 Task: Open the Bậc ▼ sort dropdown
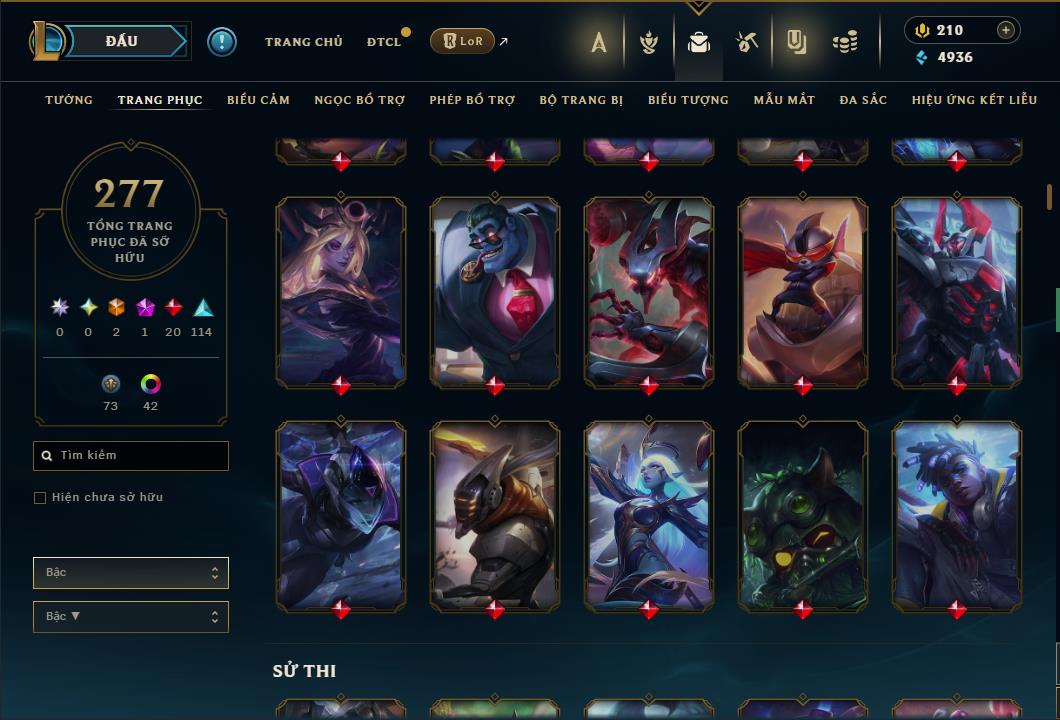click(131, 617)
